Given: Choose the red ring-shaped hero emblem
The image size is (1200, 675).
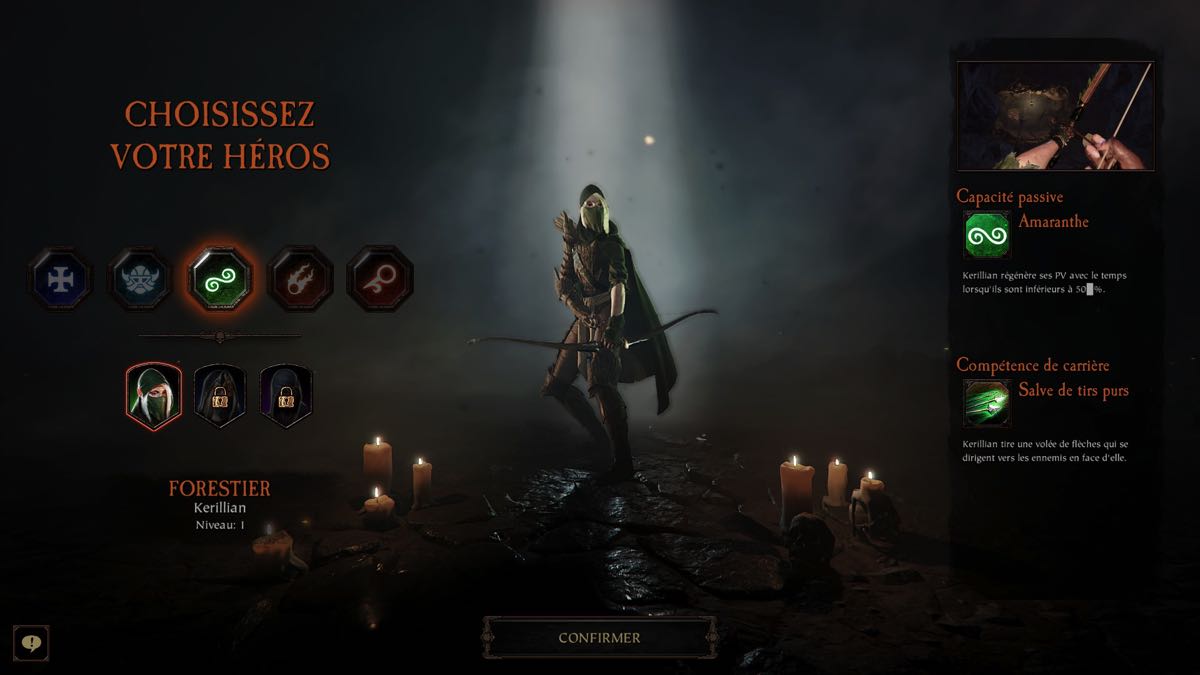Looking at the screenshot, I should pos(379,277).
